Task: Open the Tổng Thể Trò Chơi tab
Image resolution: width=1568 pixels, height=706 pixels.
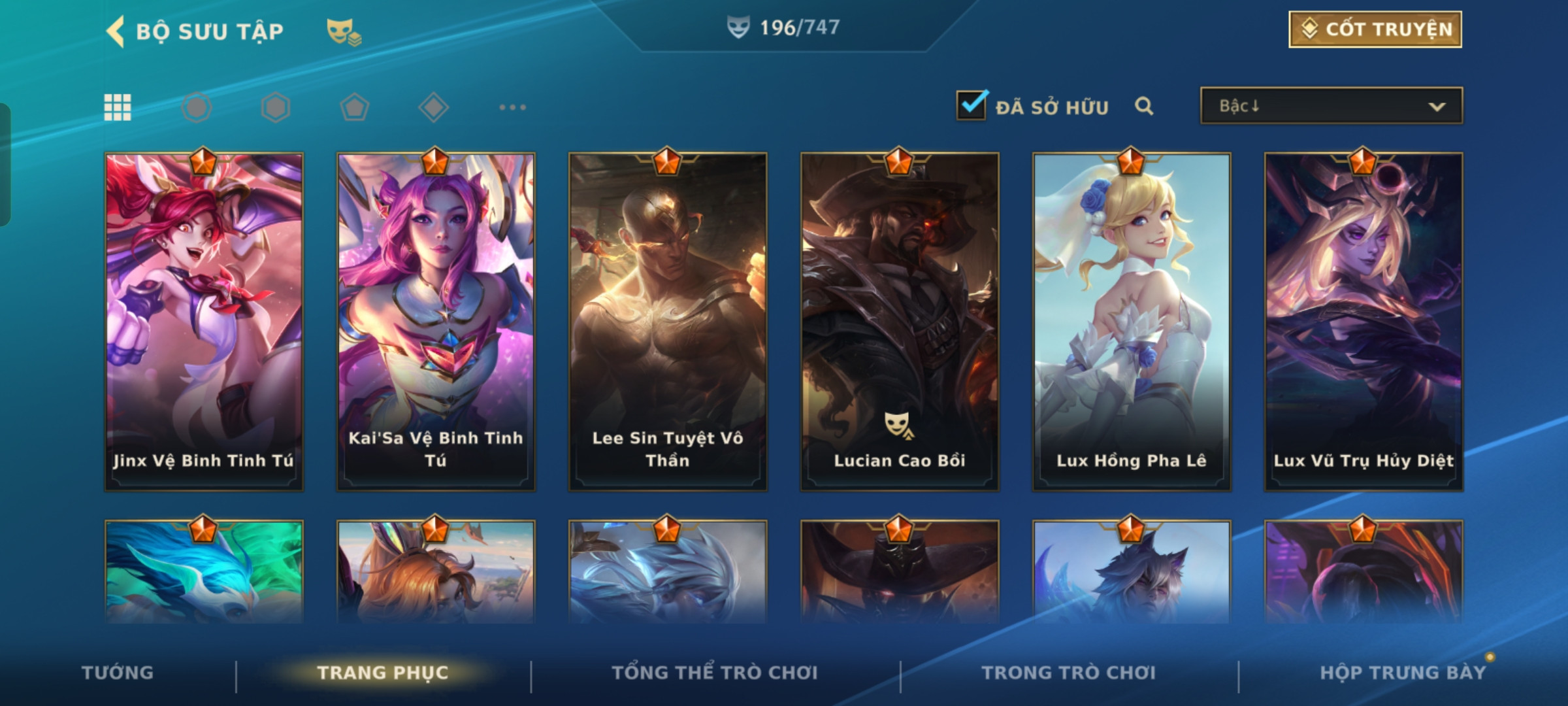Action: (x=714, y=673)
